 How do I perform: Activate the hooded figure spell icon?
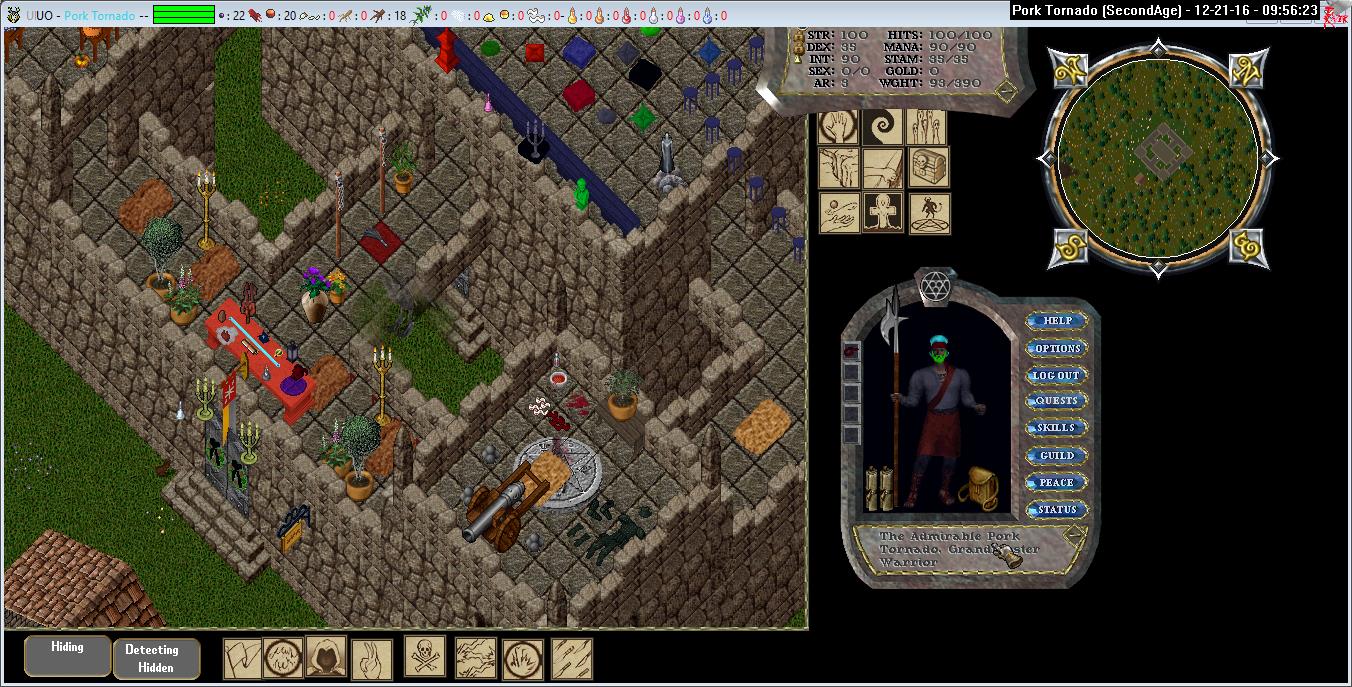click(326, 657)
